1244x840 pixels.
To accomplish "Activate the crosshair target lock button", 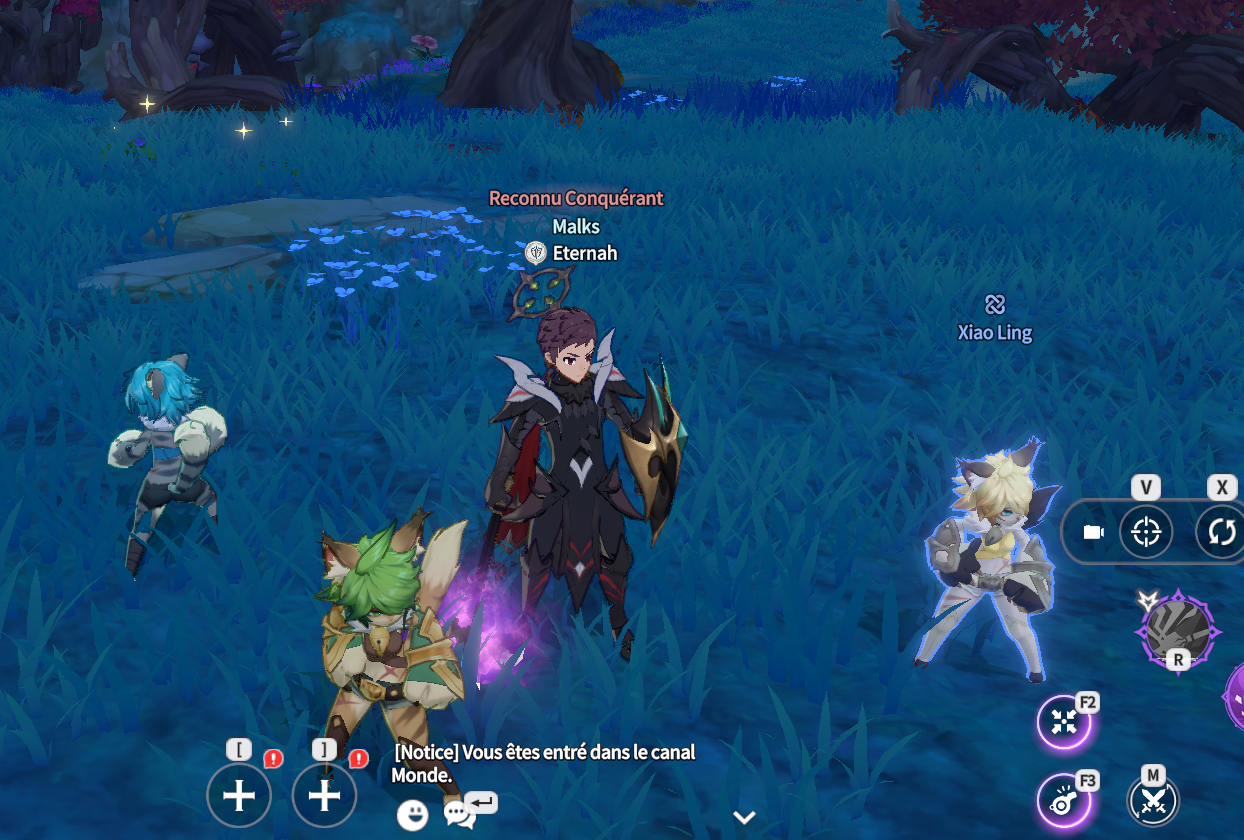I will tap(1146, 531).
